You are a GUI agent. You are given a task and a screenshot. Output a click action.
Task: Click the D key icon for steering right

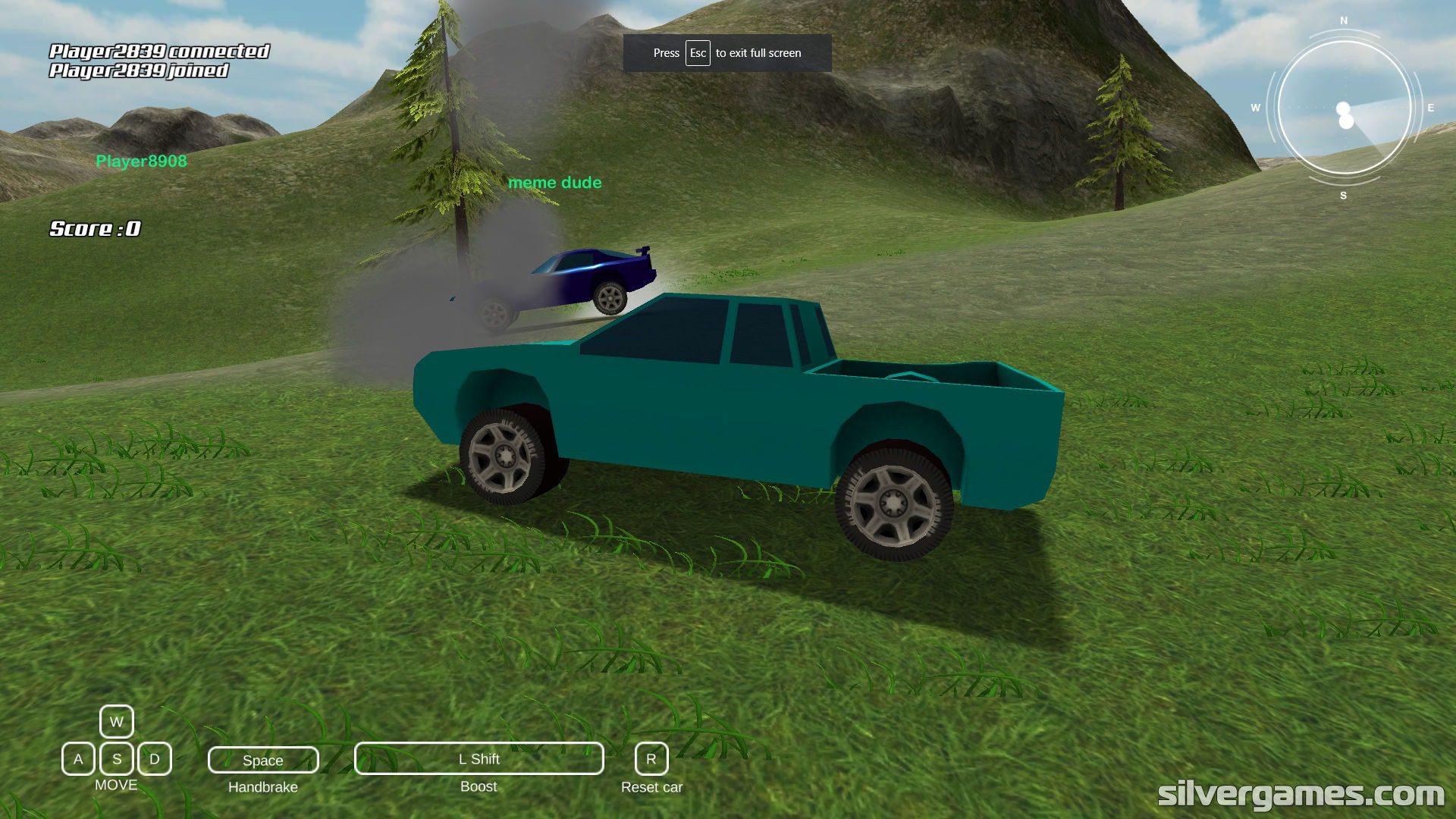(155, 758)
